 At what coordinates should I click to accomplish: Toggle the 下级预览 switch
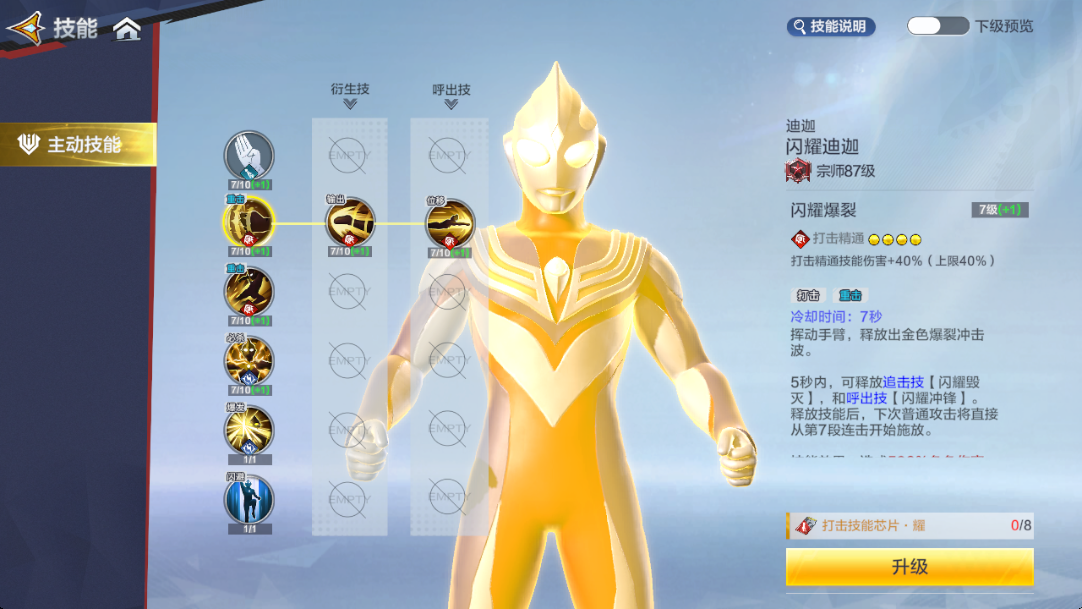pos(937,26)
